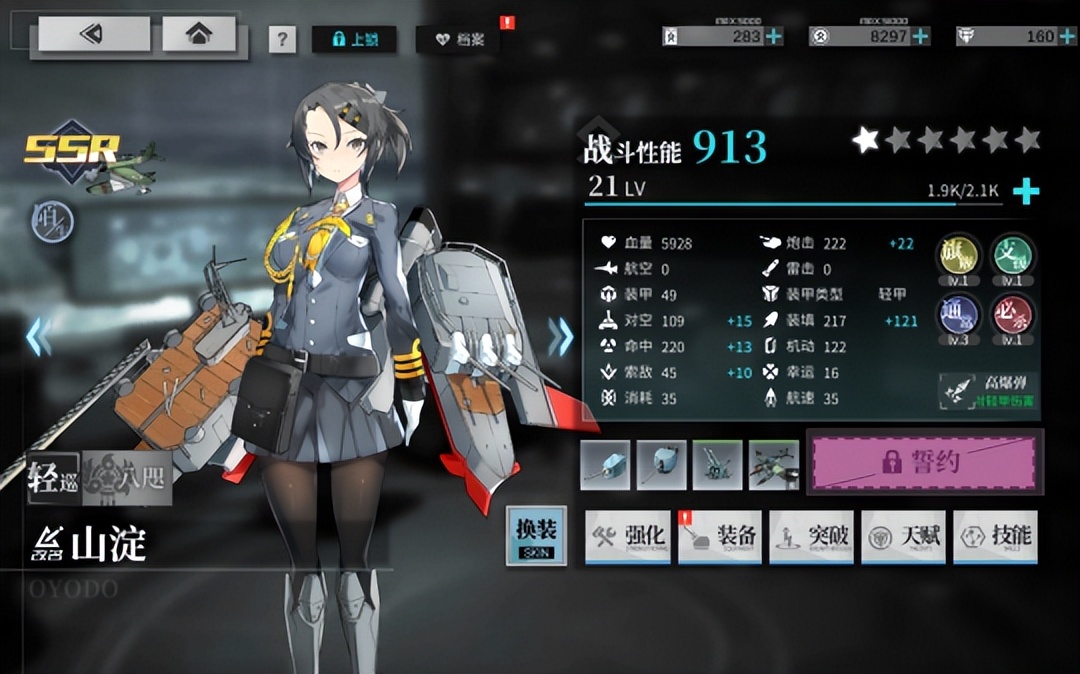The width and height of the screenshot is (1080, 674).
Task: Open the question mark help
Action: click(282, 40)
